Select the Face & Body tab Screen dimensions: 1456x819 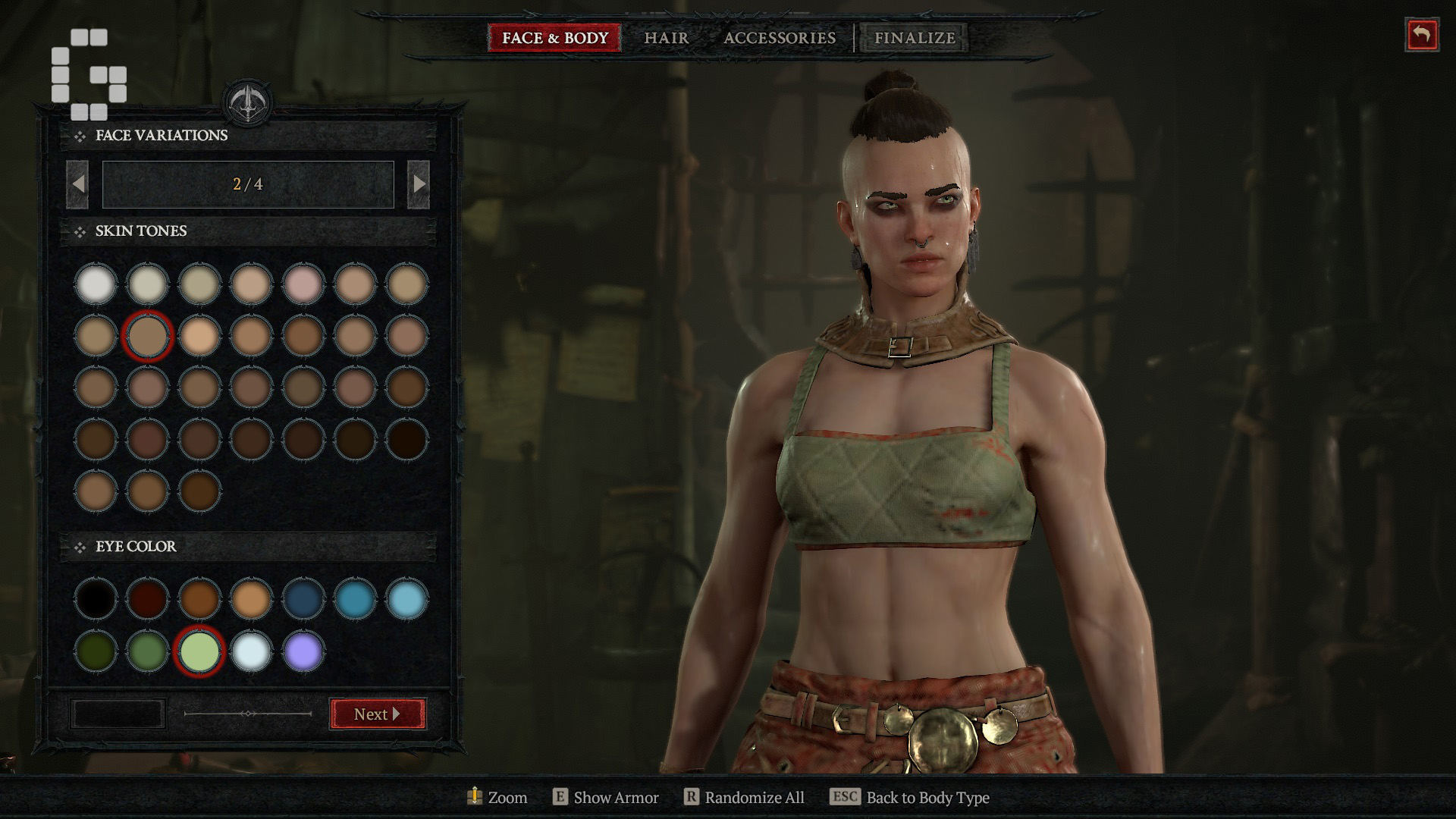click(x=554, y=38)
